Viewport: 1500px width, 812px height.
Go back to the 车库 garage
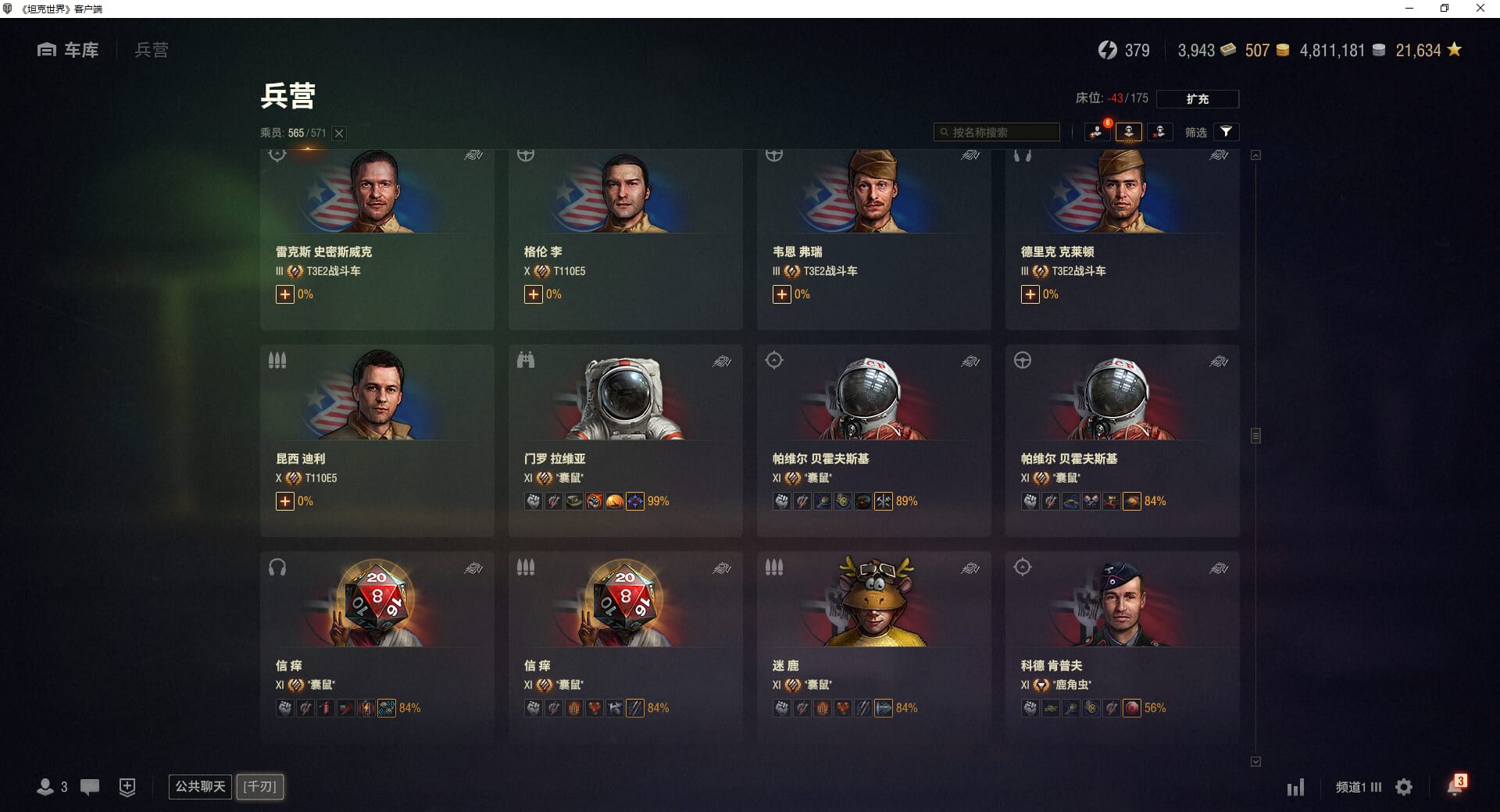click(69, 50)
